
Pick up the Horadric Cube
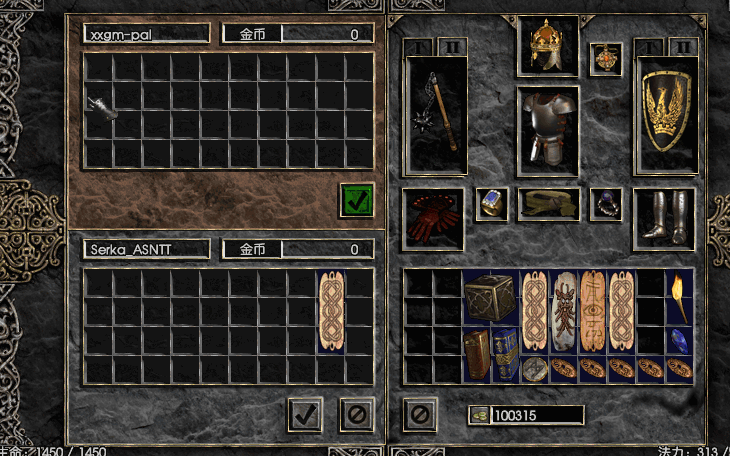click(x=490, y=296)
